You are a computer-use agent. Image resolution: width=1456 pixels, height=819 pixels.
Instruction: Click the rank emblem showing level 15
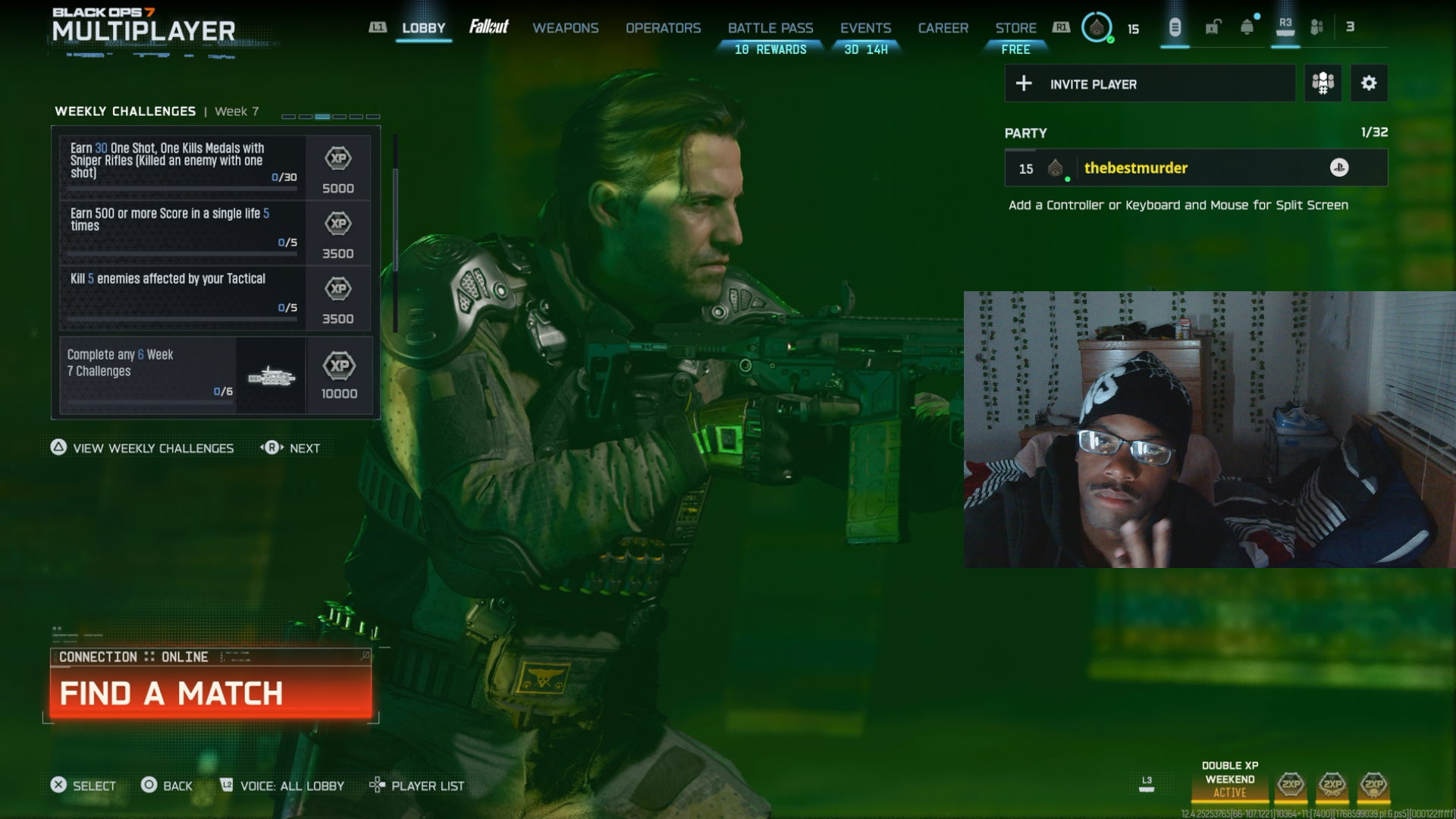point(1097,29)
